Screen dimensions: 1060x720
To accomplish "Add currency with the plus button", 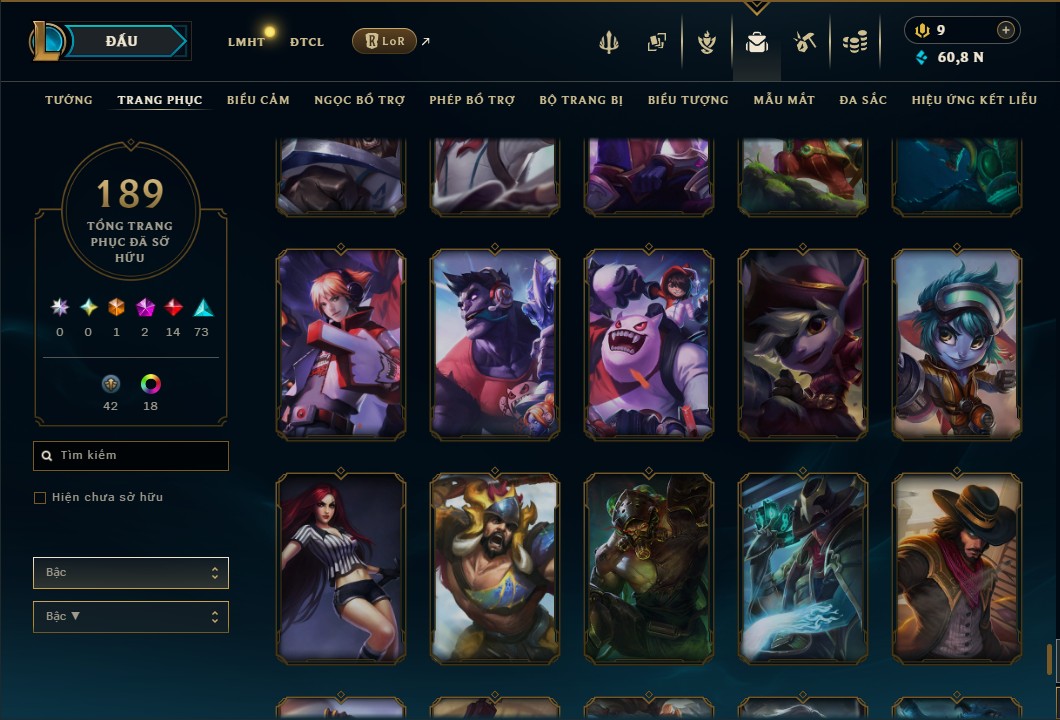I will click(1006, 30).
